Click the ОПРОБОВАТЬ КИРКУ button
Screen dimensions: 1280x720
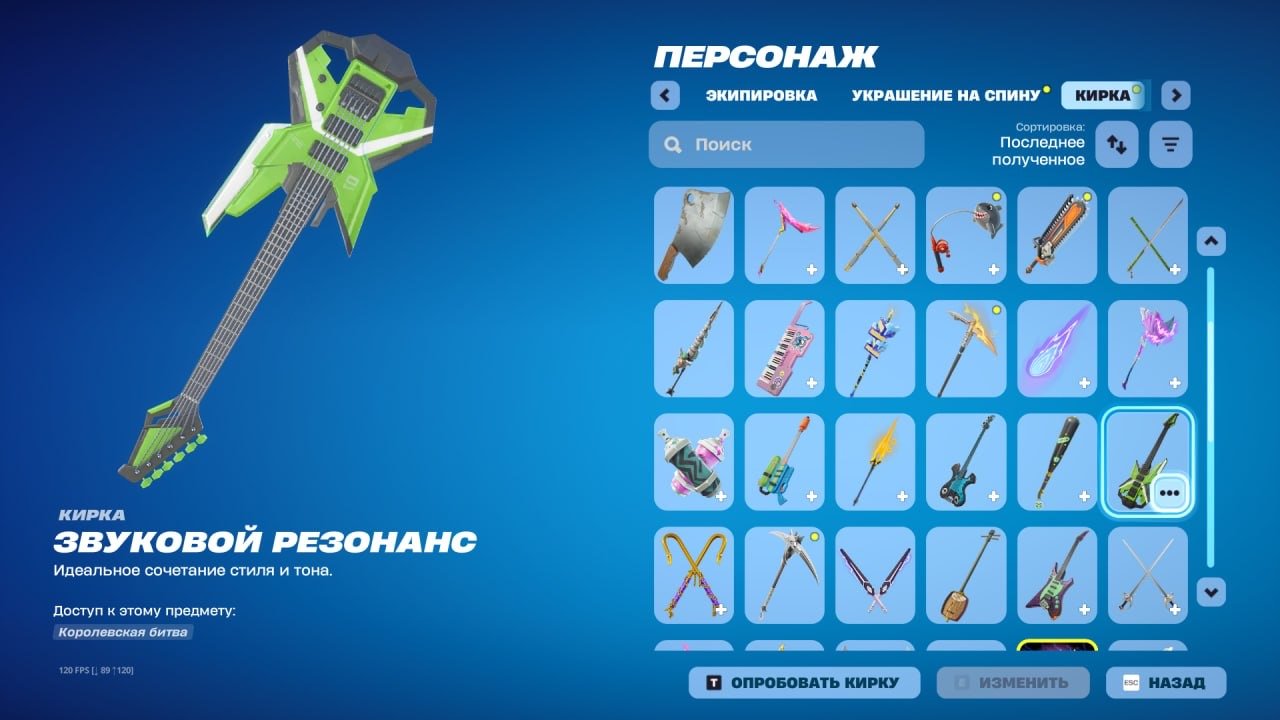pos(803,682)
